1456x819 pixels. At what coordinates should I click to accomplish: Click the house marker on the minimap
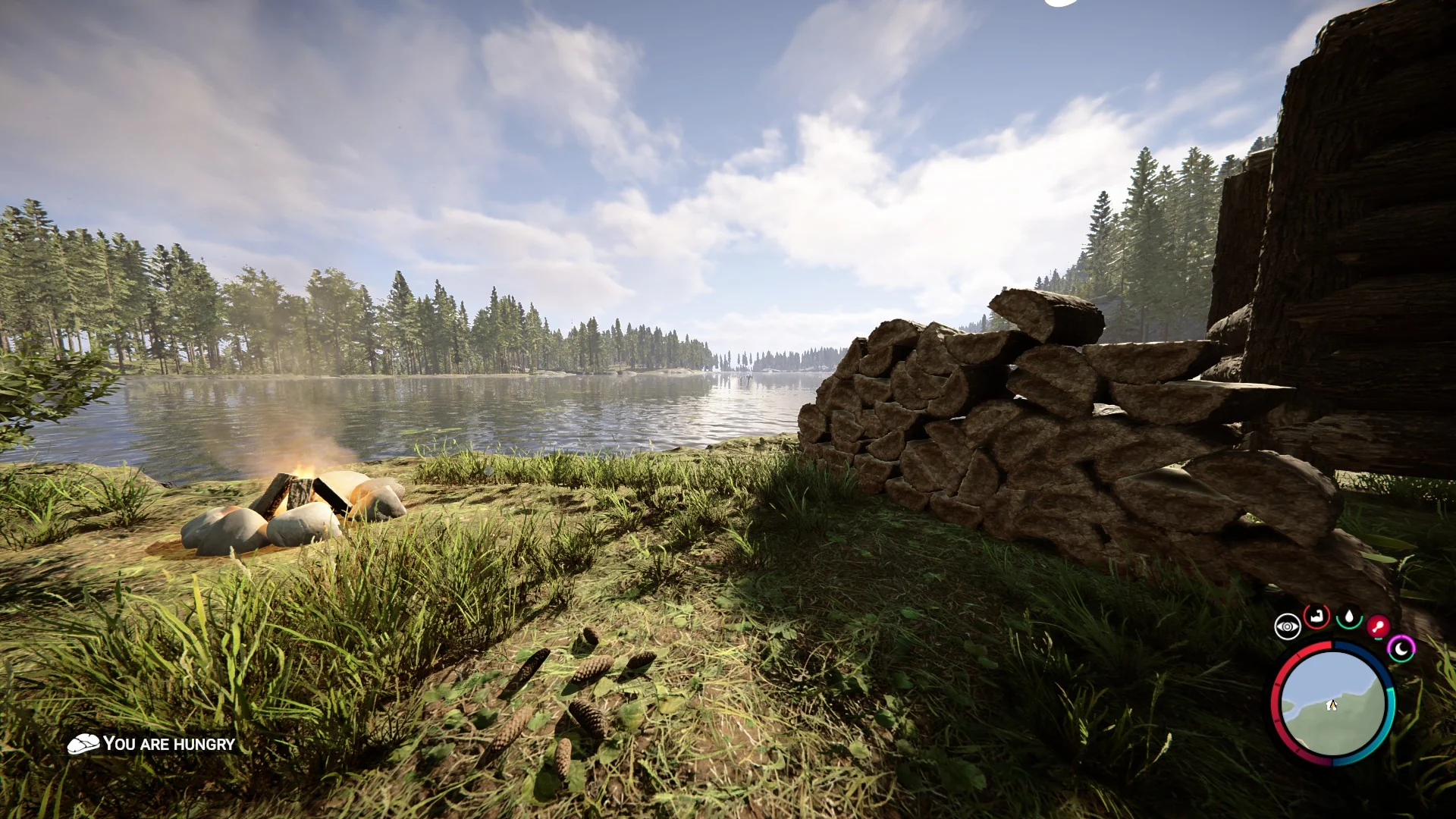(1332, 705)
